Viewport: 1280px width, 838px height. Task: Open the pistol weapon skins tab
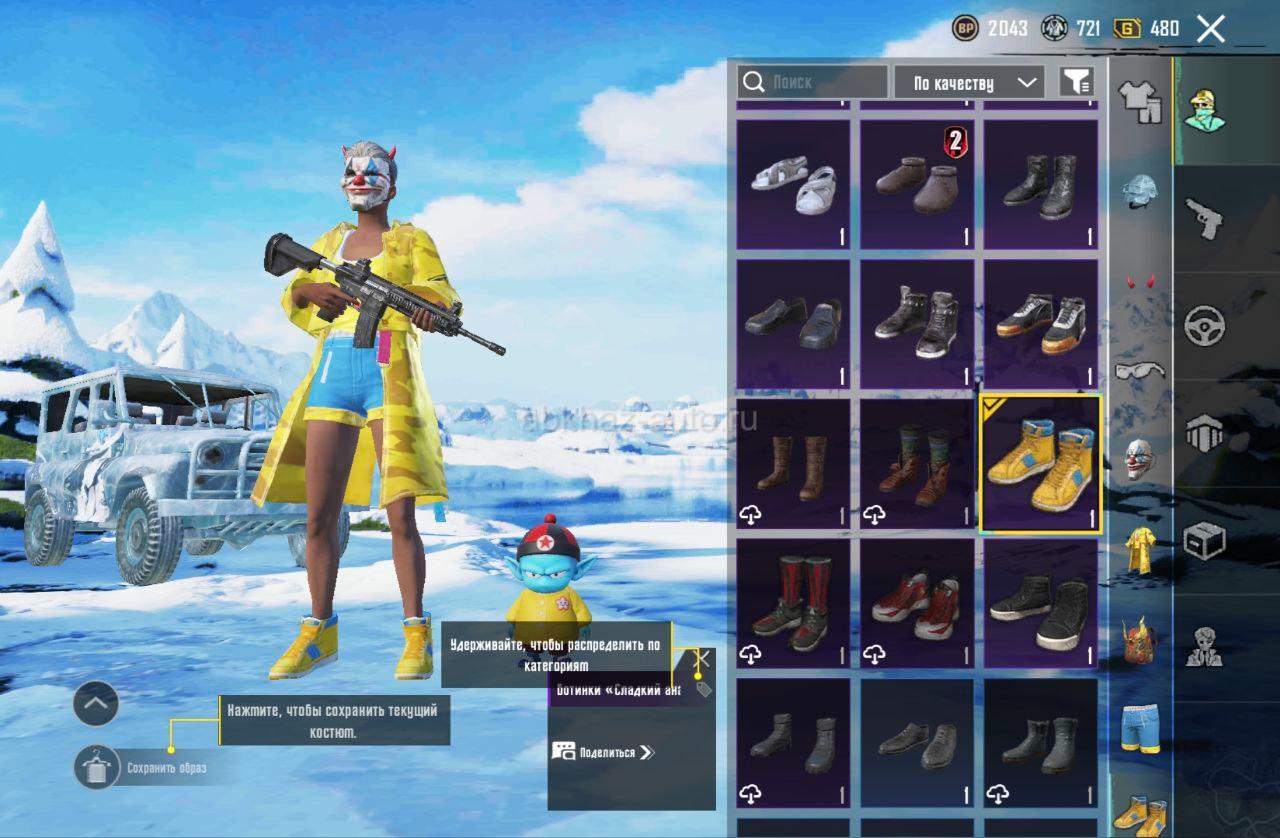click(1203, 217)
